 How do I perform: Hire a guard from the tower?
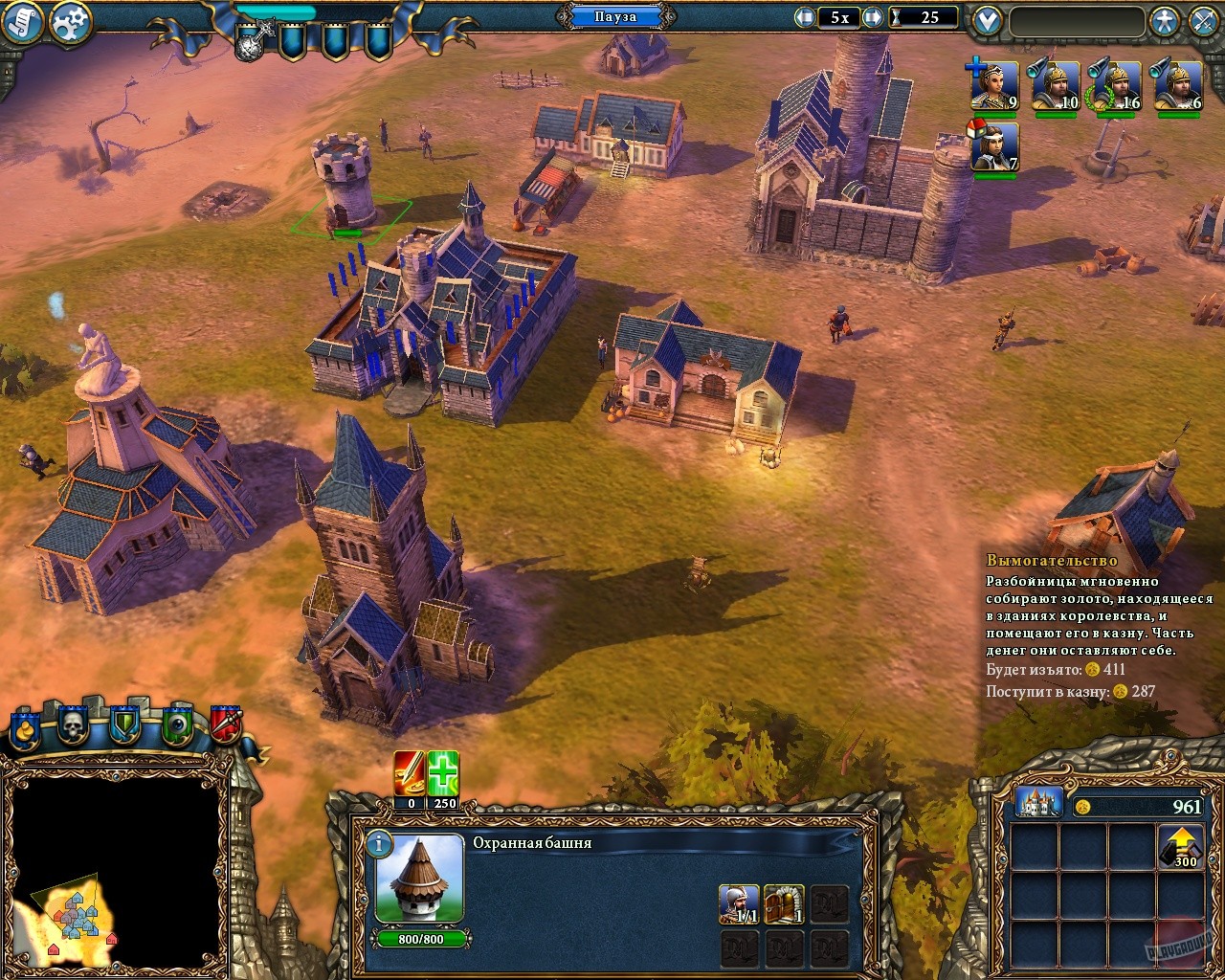pos(739,903)
